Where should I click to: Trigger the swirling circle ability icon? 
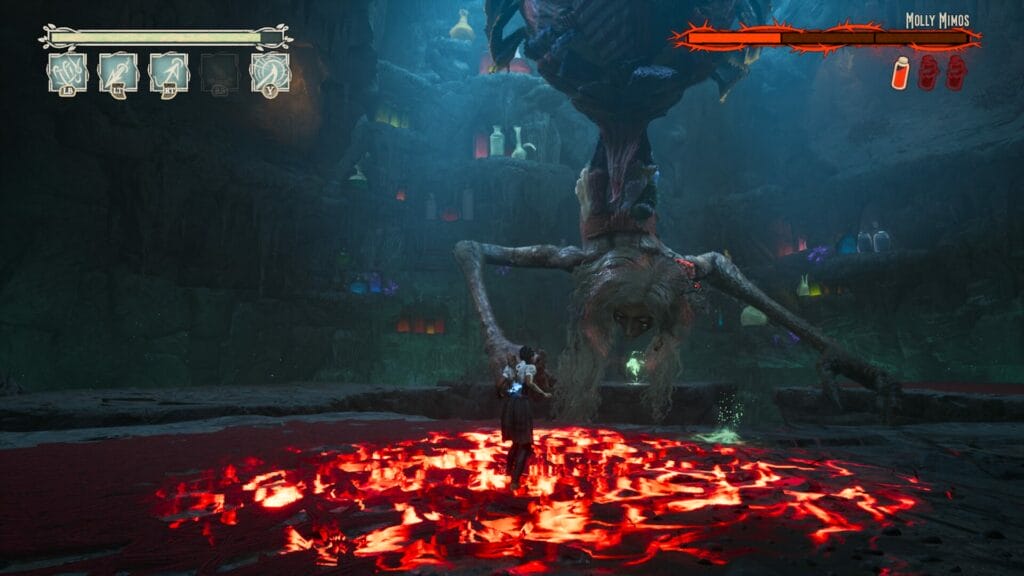click(x=270, y=72)
